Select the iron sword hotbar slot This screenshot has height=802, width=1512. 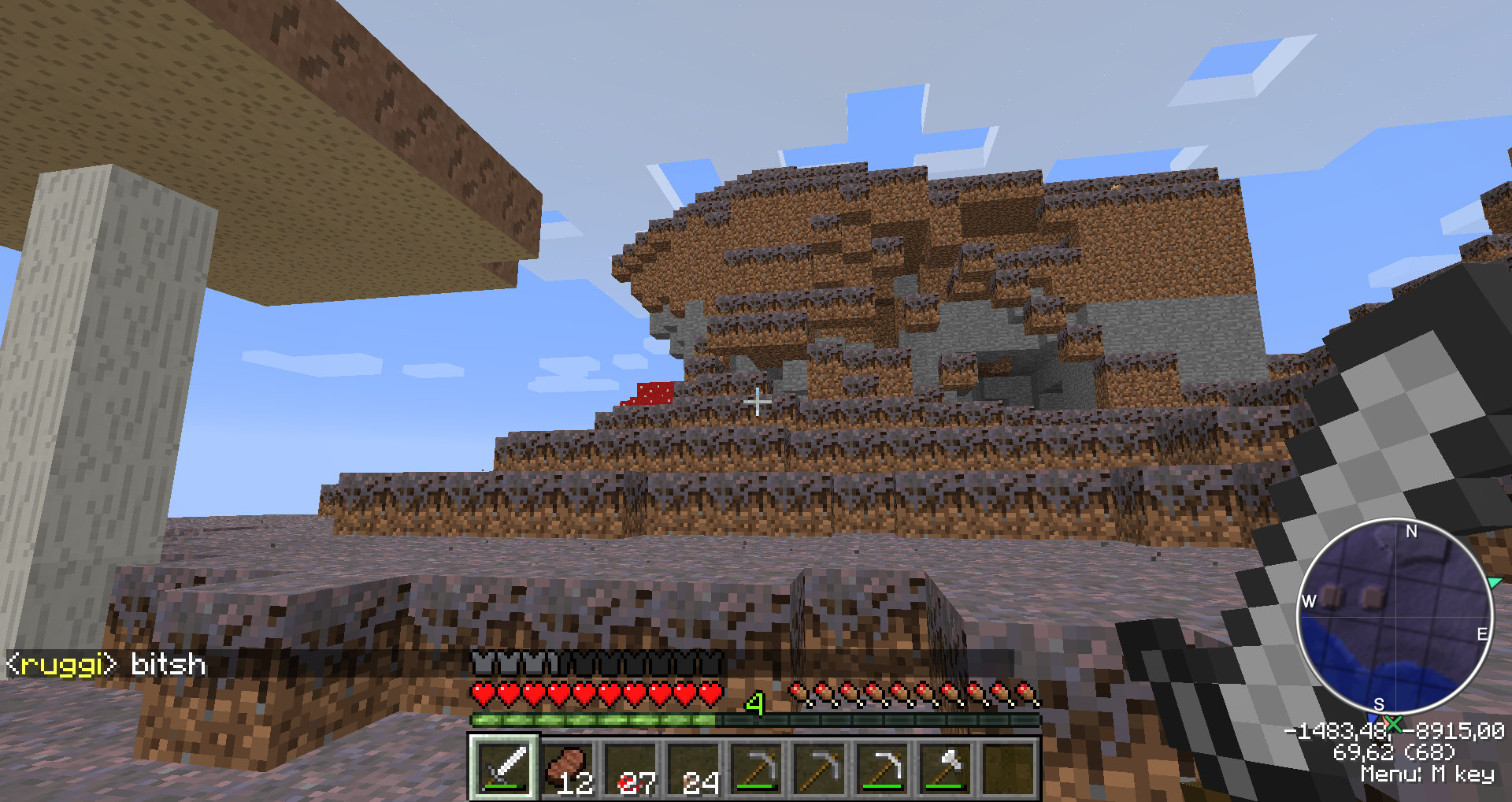point(505,768)
